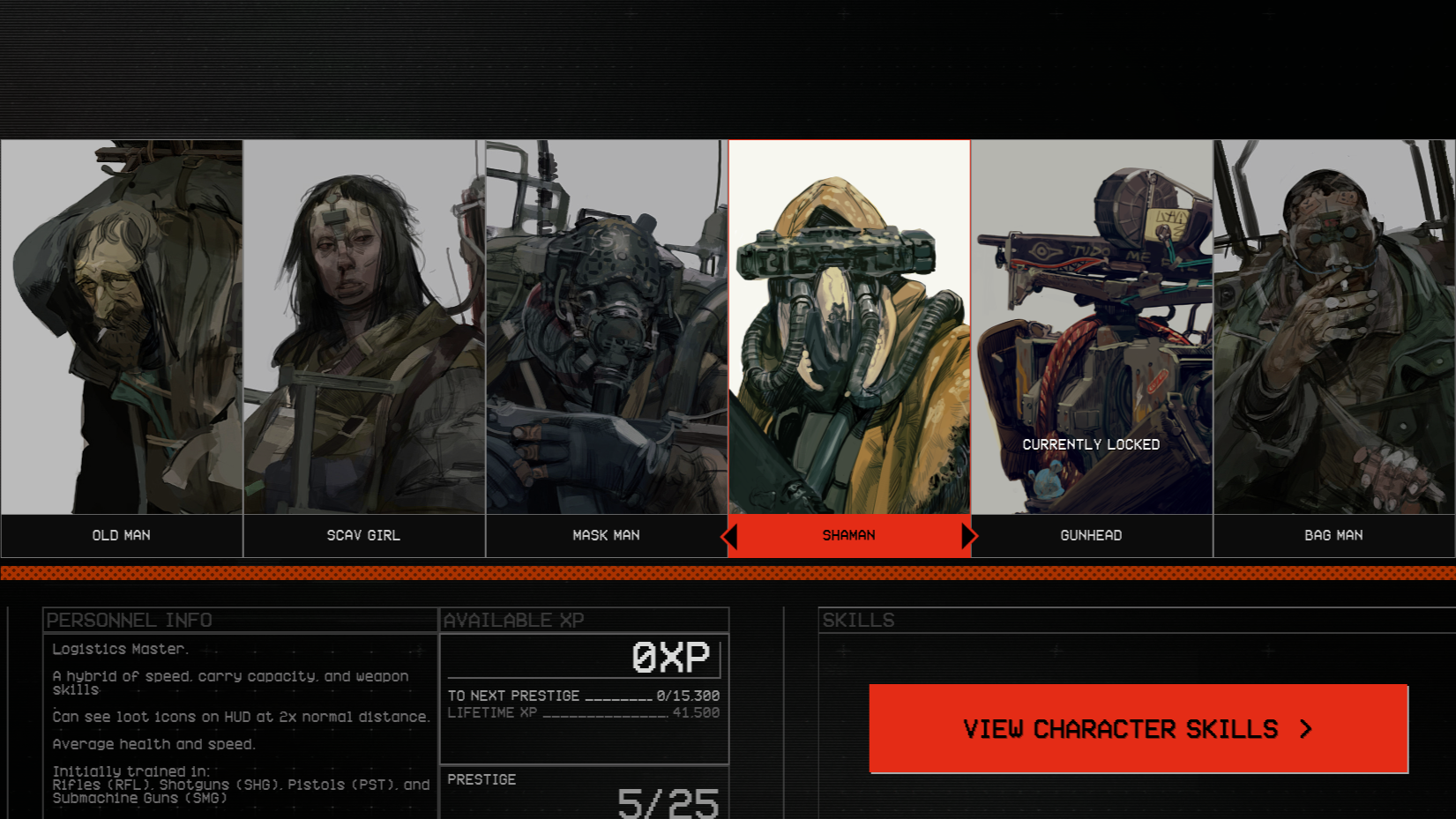Viewport: 1456px width, 819px height.
Task: Click the right arrow beside Shaman
Action: 969,535
